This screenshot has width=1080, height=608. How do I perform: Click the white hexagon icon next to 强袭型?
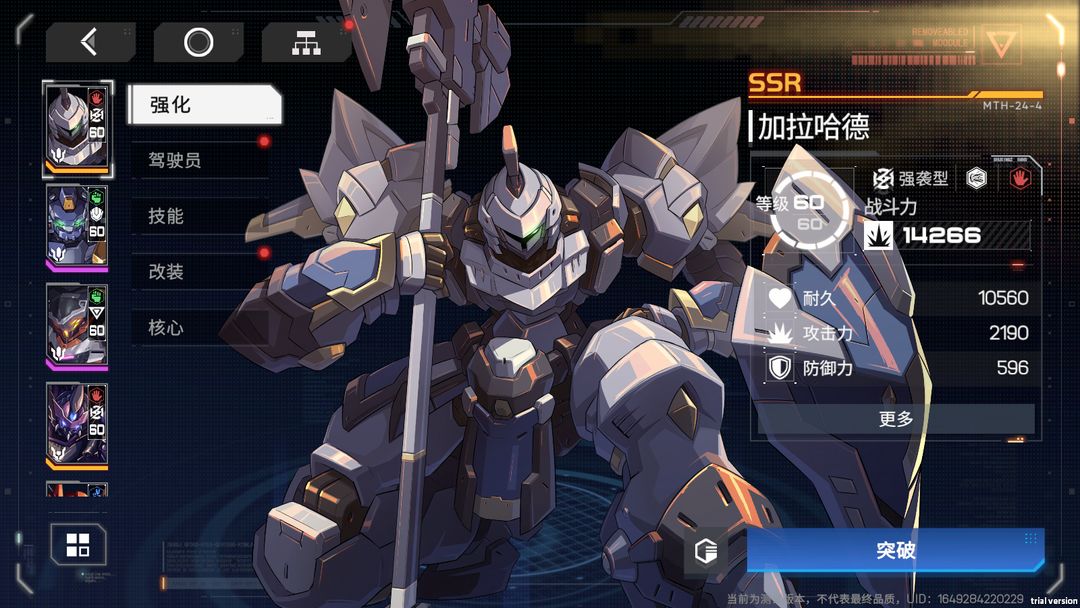(x=977, y=178)
